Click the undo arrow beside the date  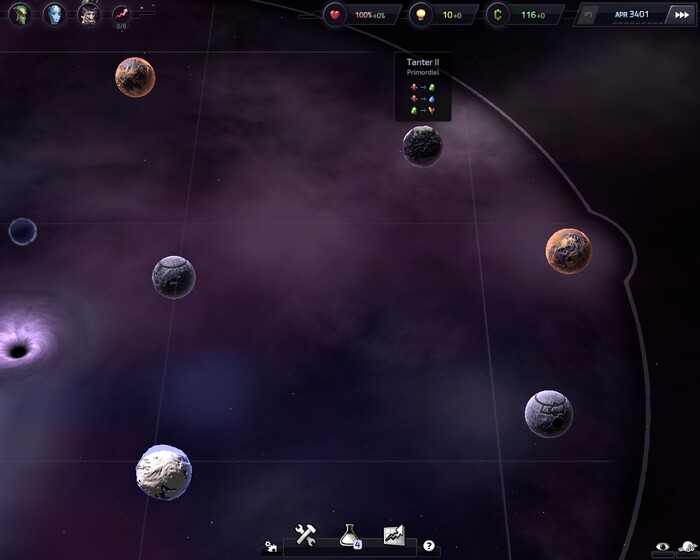tap(590, 15)
